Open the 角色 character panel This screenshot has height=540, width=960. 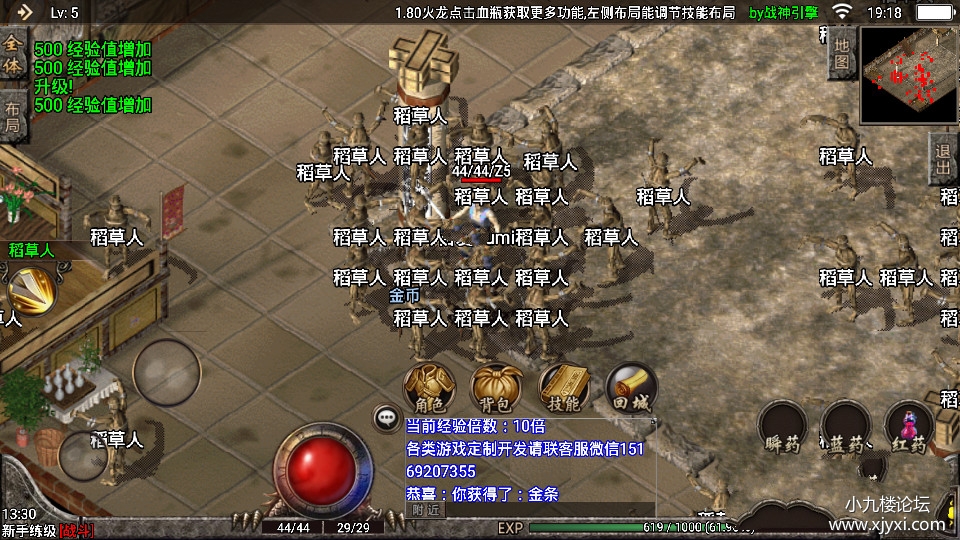429,387
